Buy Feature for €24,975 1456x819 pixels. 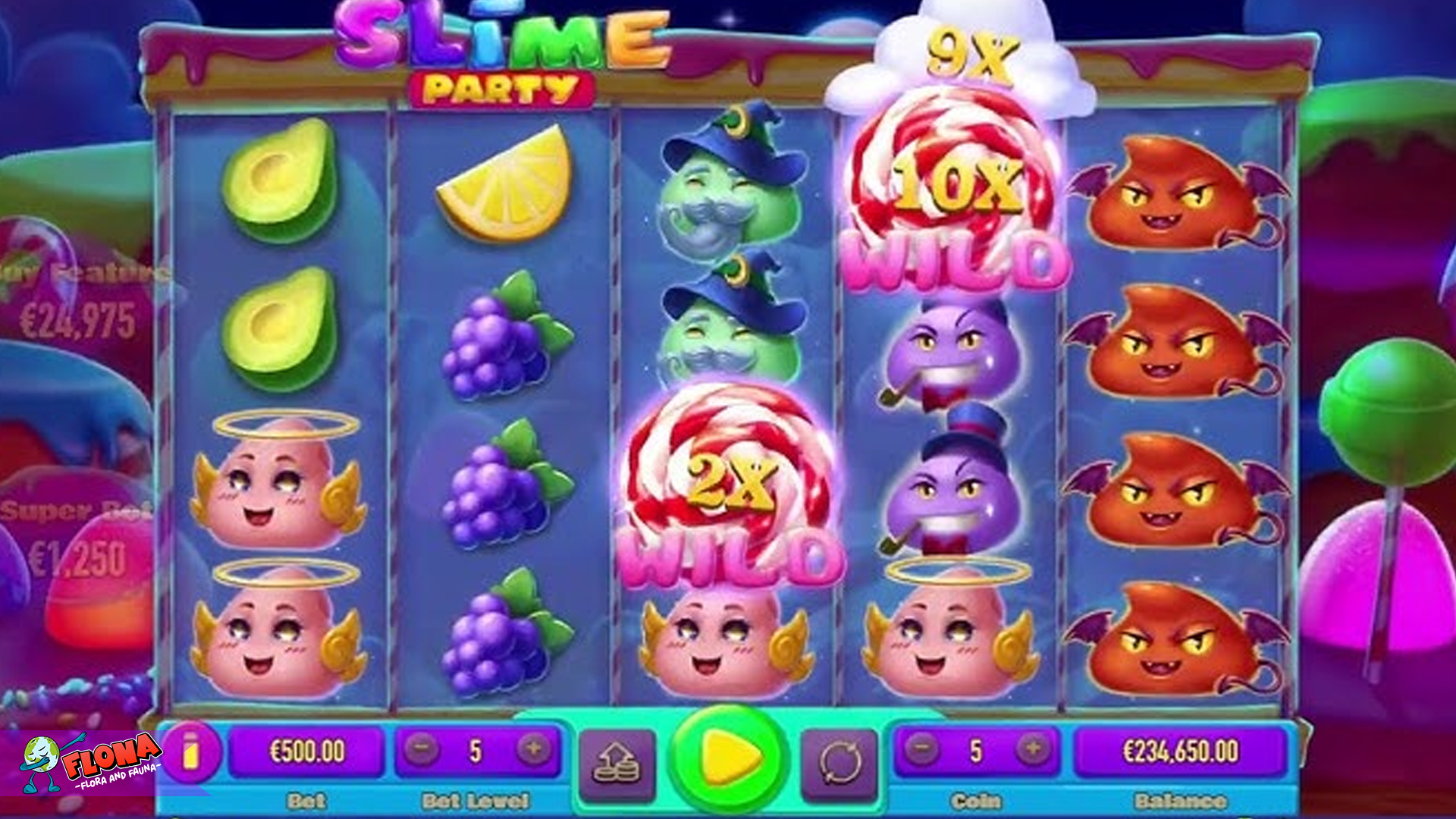click(x=76, y=296)
